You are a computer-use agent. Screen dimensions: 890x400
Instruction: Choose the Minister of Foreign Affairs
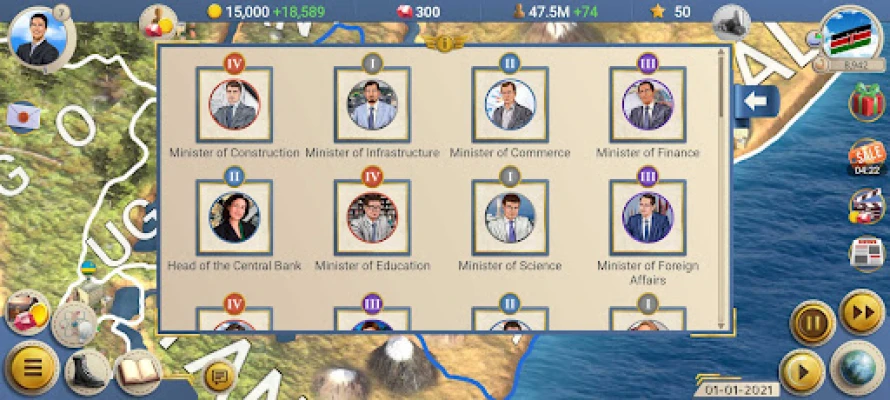tap(647, 218)
